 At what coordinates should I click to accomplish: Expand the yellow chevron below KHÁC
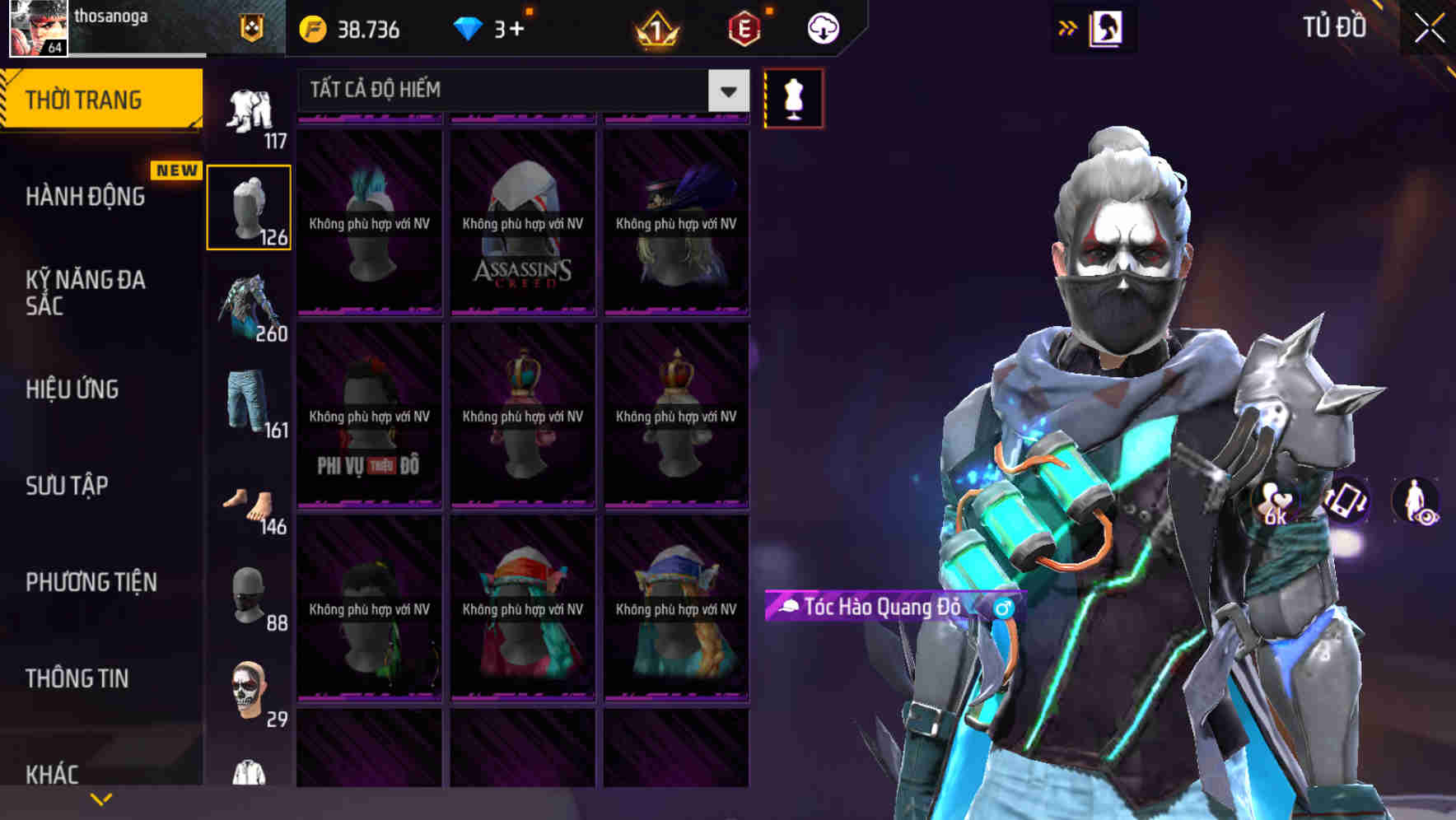pos(100,797)
